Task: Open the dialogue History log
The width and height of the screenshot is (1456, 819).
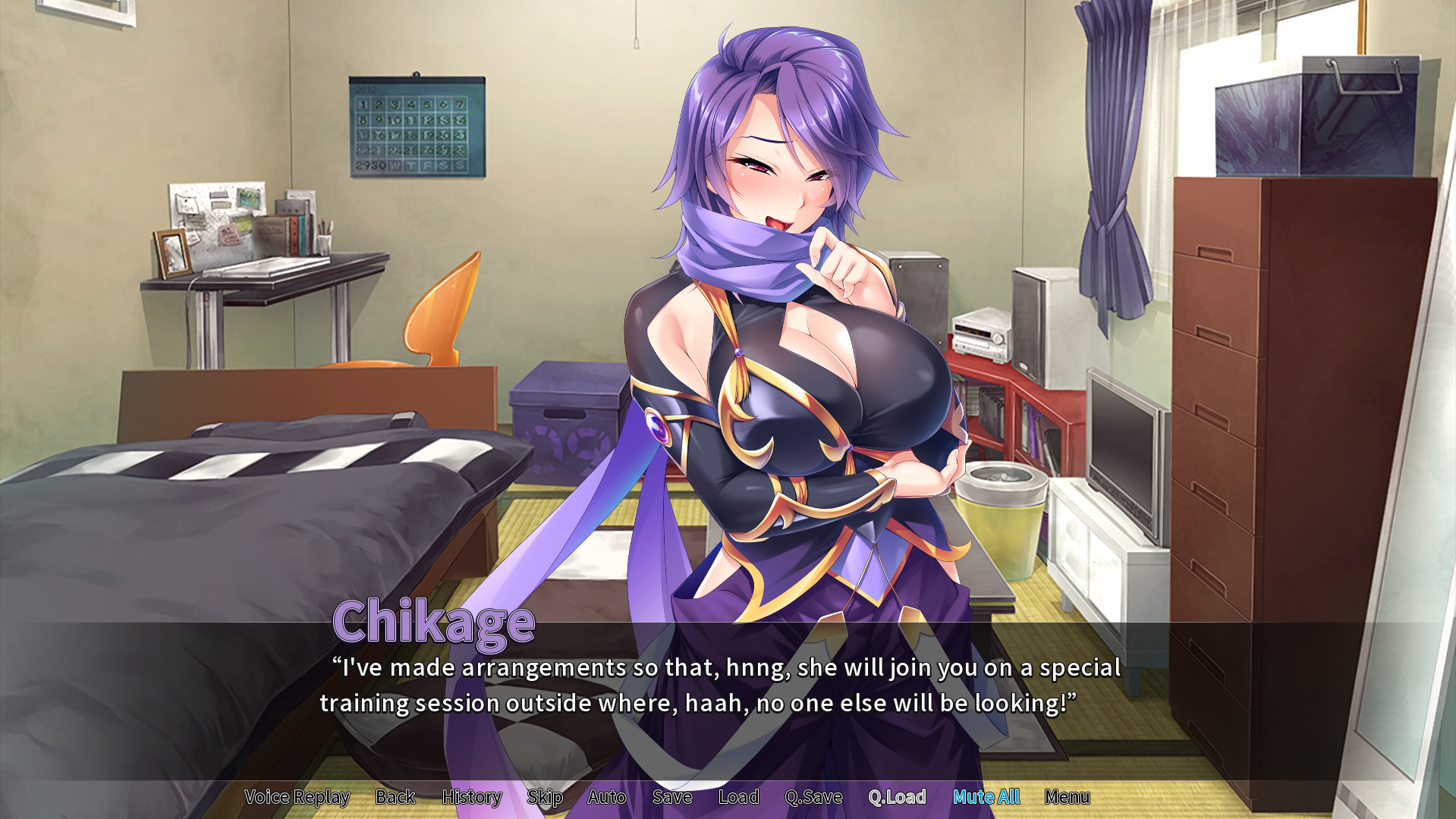Action: click(471, 797)
